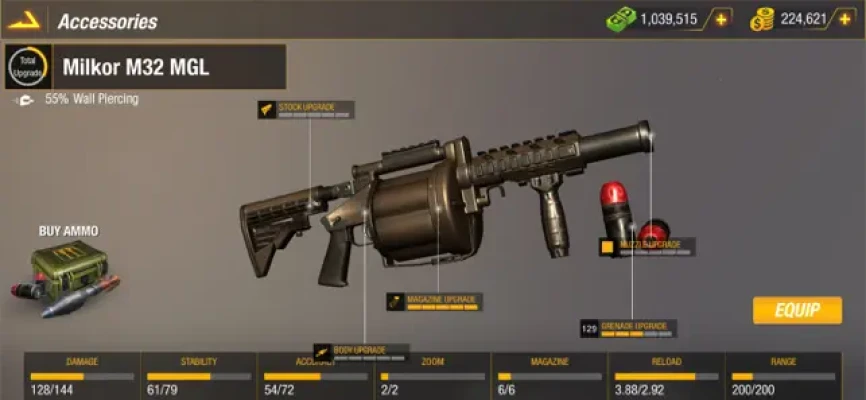866x400 pixels.
Task: Open the Buy Ammo crate
Action: coord(66,275)
